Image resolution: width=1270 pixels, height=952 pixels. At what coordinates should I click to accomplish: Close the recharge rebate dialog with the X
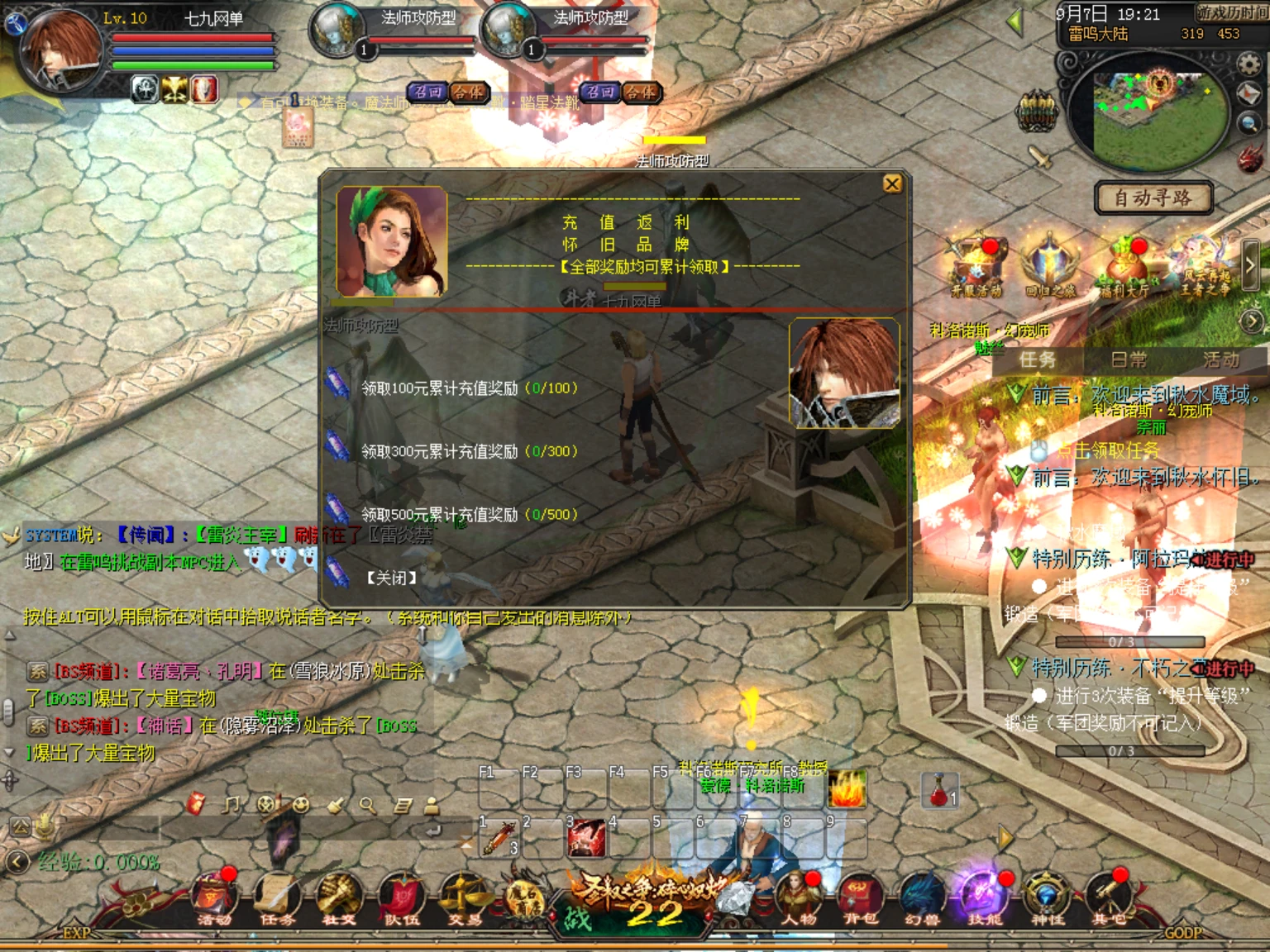892,183
